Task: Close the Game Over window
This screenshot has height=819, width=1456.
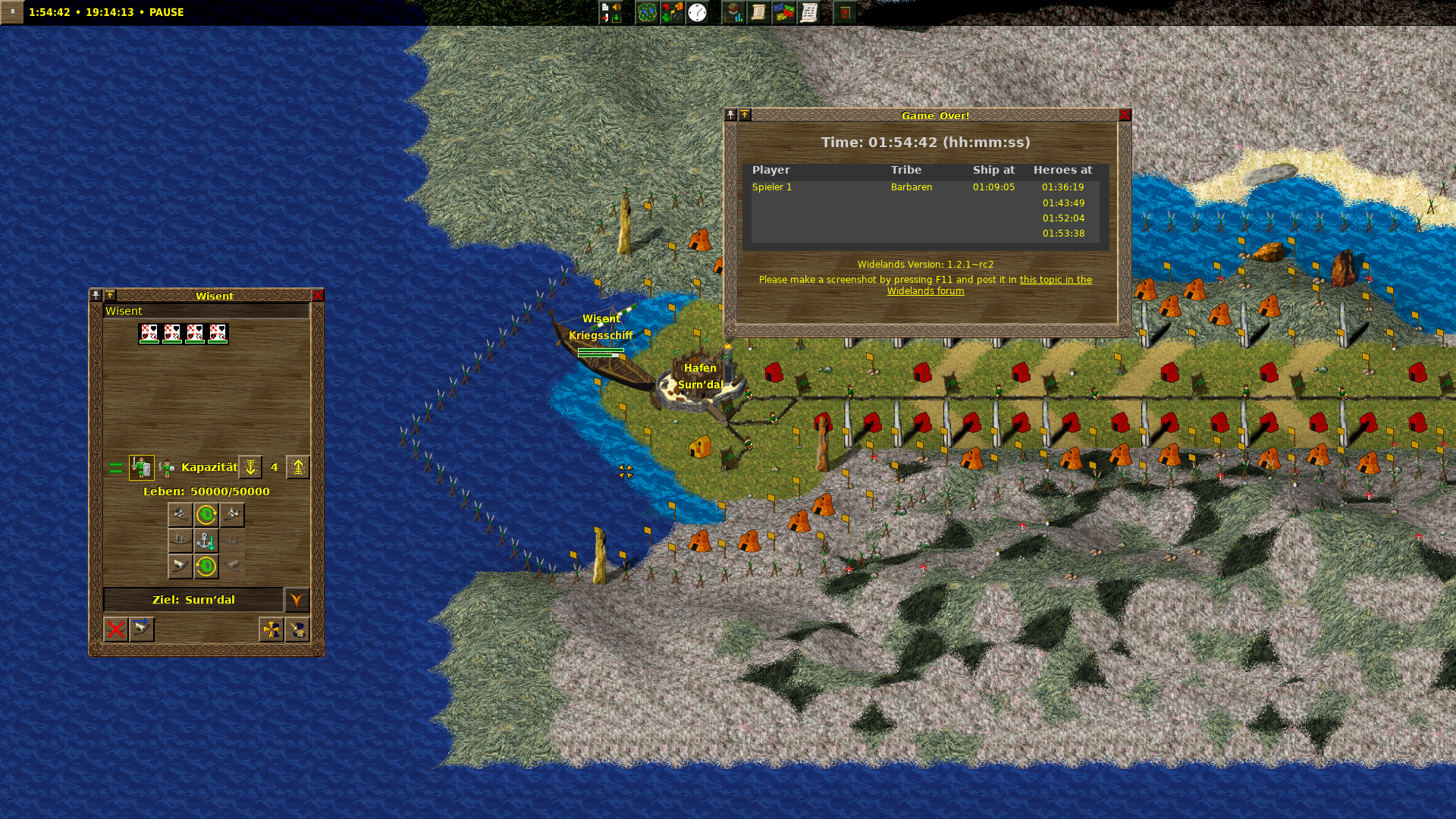Action: (x=1125, y=115)
